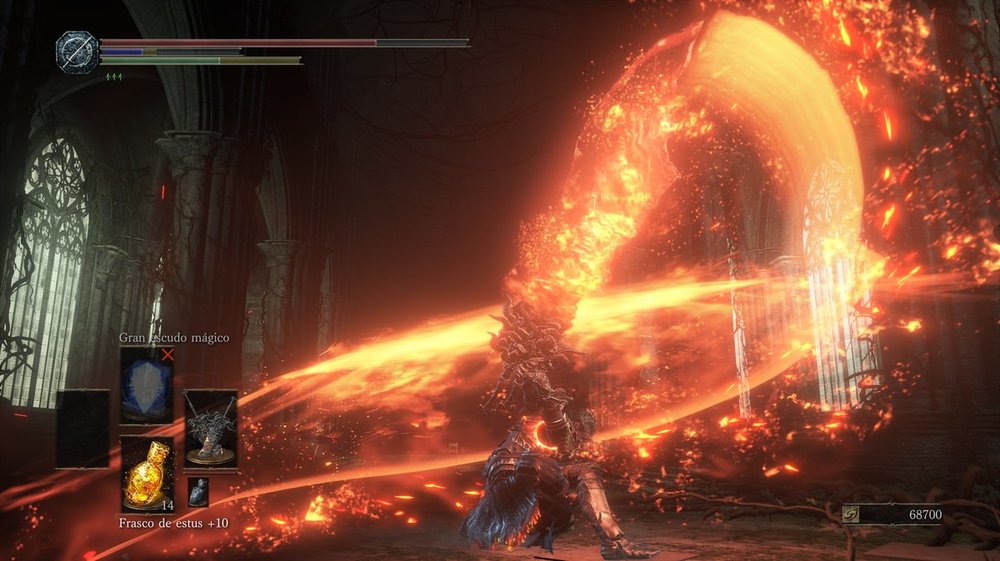
Task: Select the small blue flask slot
Action: (x=198, y=491)
